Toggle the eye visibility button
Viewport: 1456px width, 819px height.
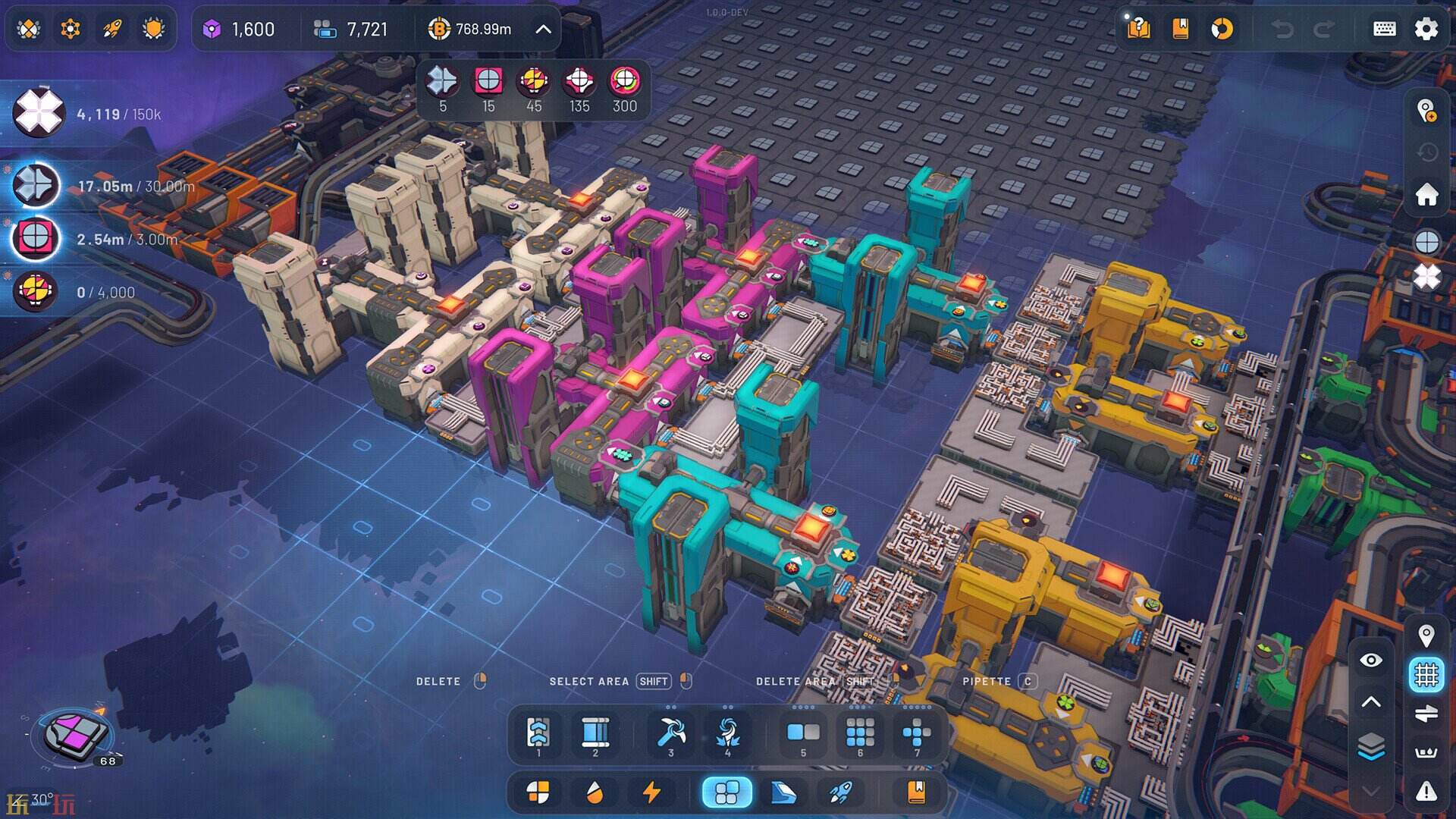(x=1371, y=661)
